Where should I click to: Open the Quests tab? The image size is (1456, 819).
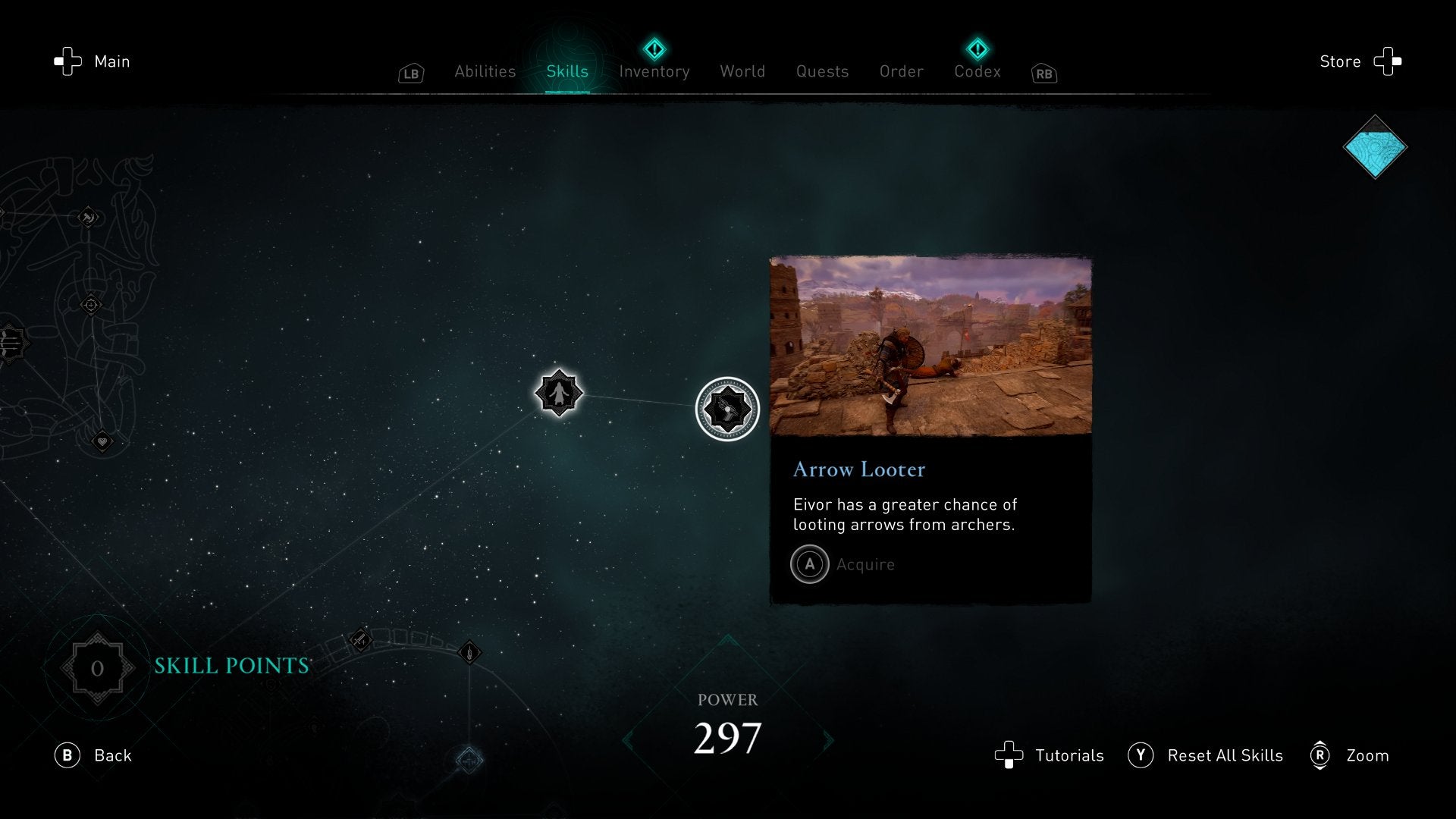[822, 71]
